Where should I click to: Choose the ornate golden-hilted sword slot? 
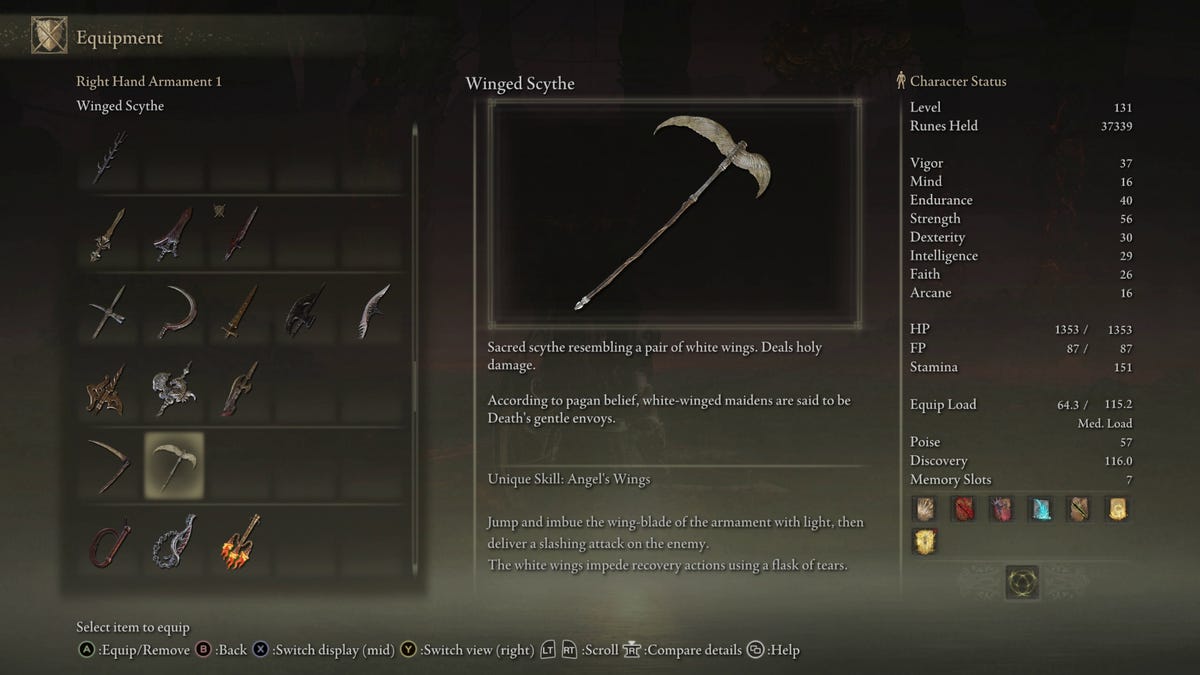(108, 234)
